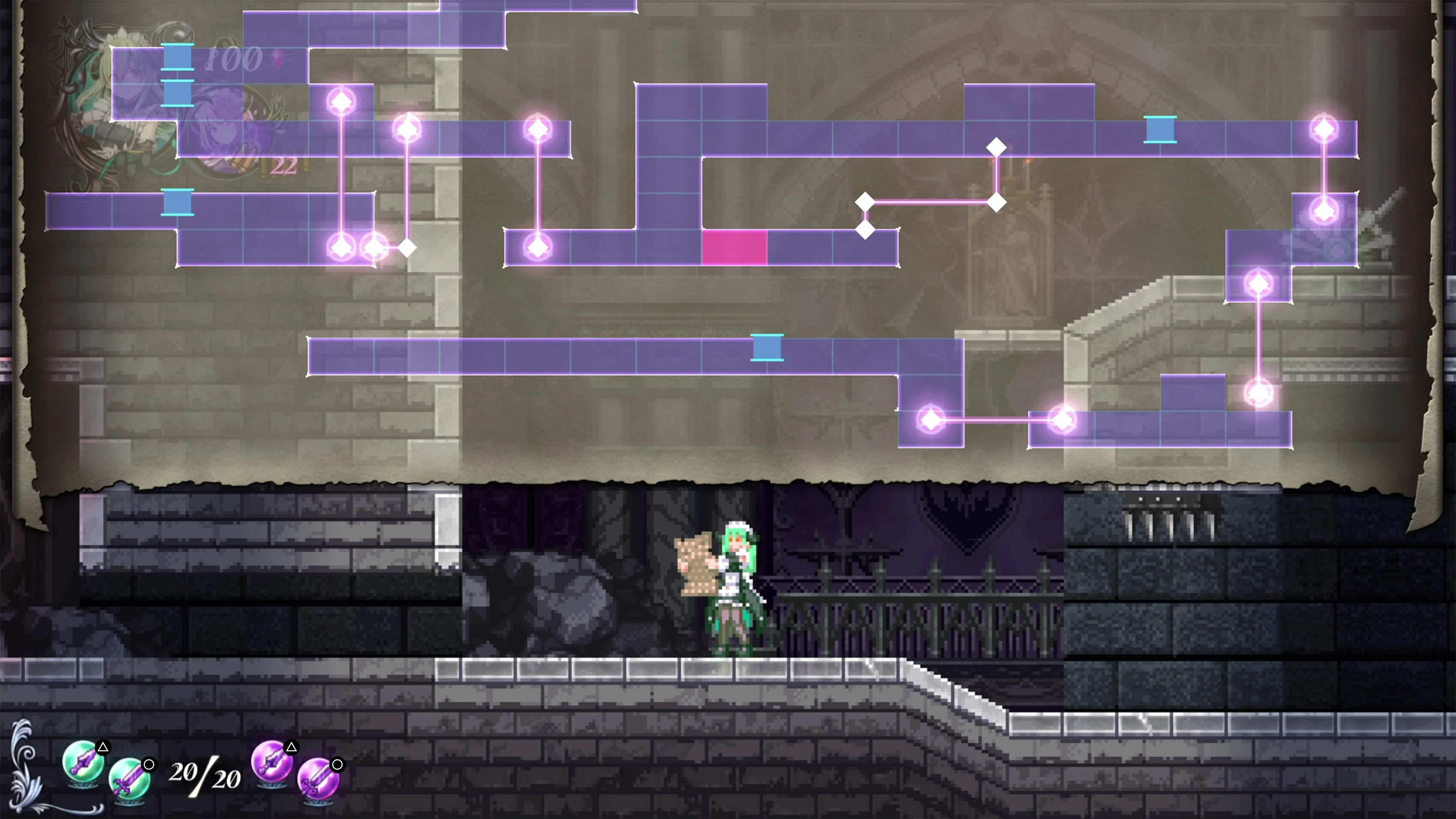Select the purple skill orb mapped to Circle
The height and width of the screenshot is (819, 1456).
320,781
